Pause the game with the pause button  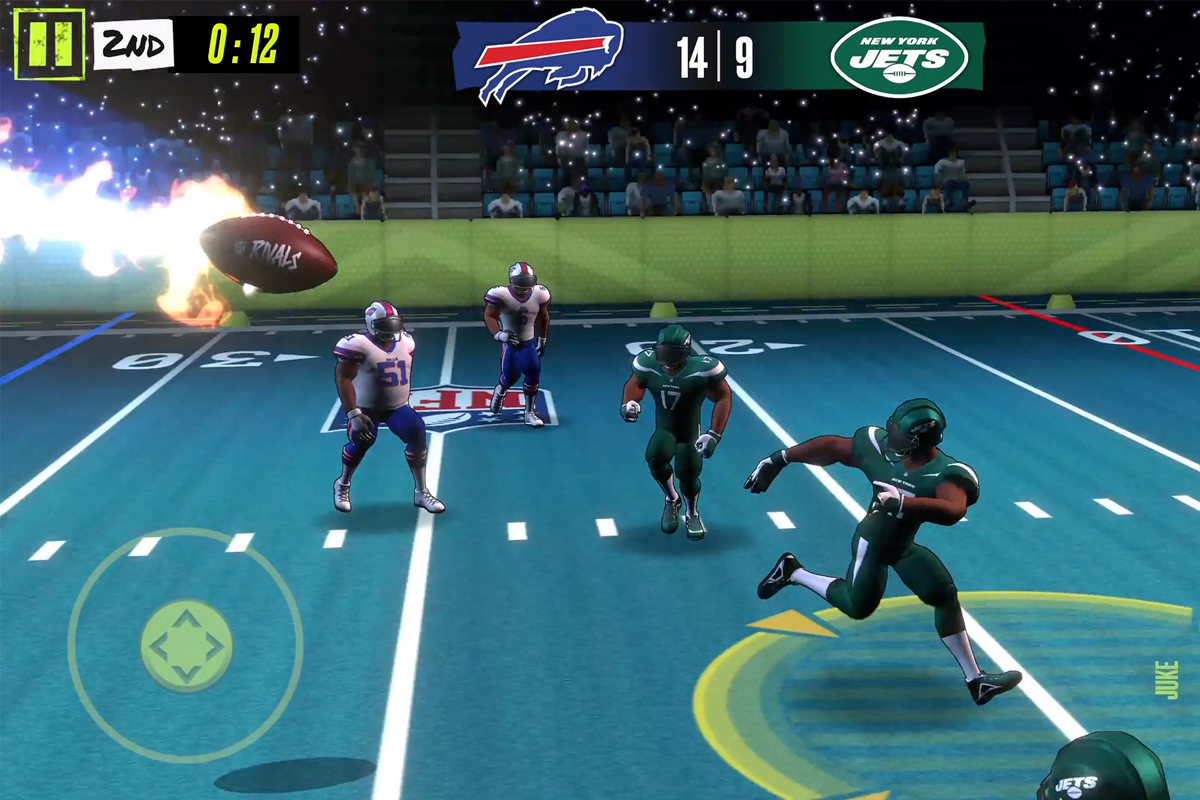49,44
